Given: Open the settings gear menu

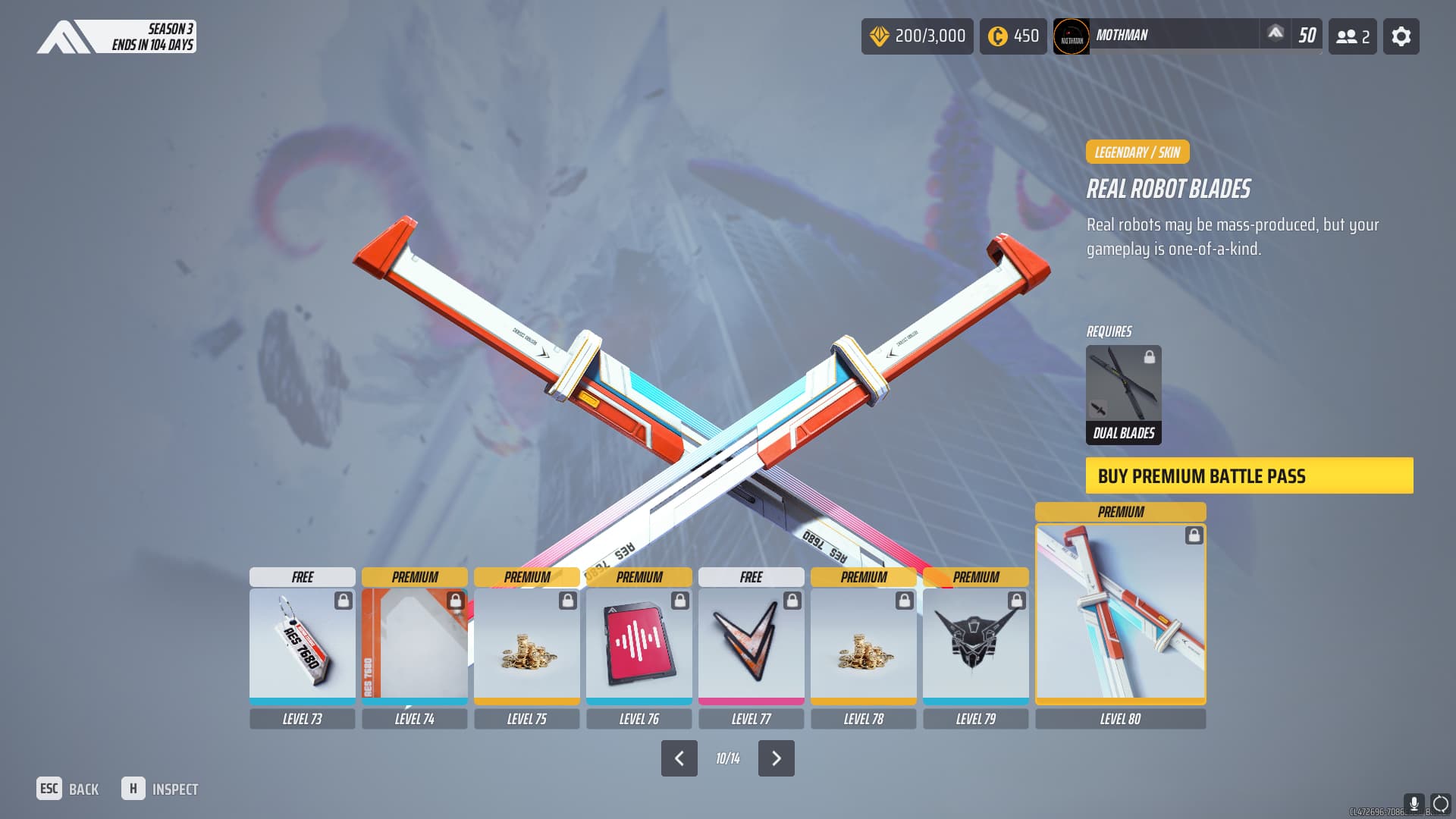Looking at the screenshot, I should pos(1401,36).
